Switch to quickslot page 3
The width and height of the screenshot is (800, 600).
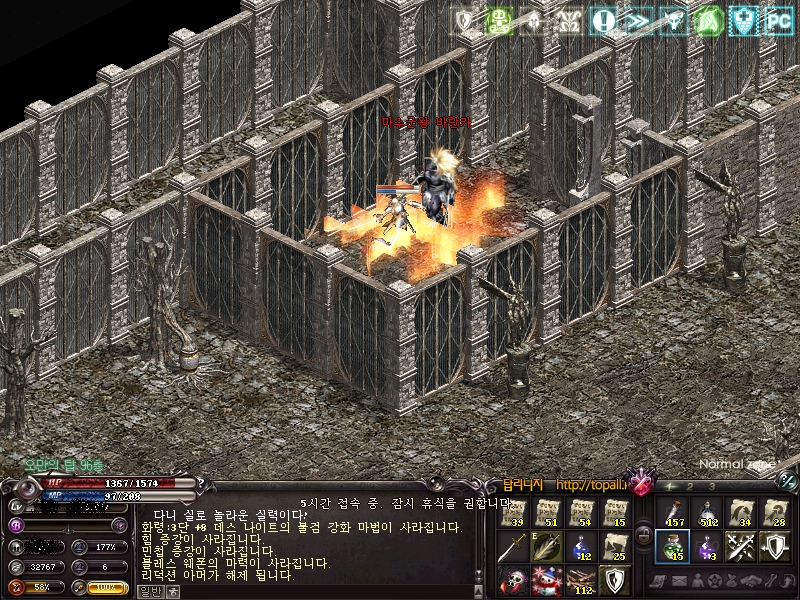(x=711, y=486)
